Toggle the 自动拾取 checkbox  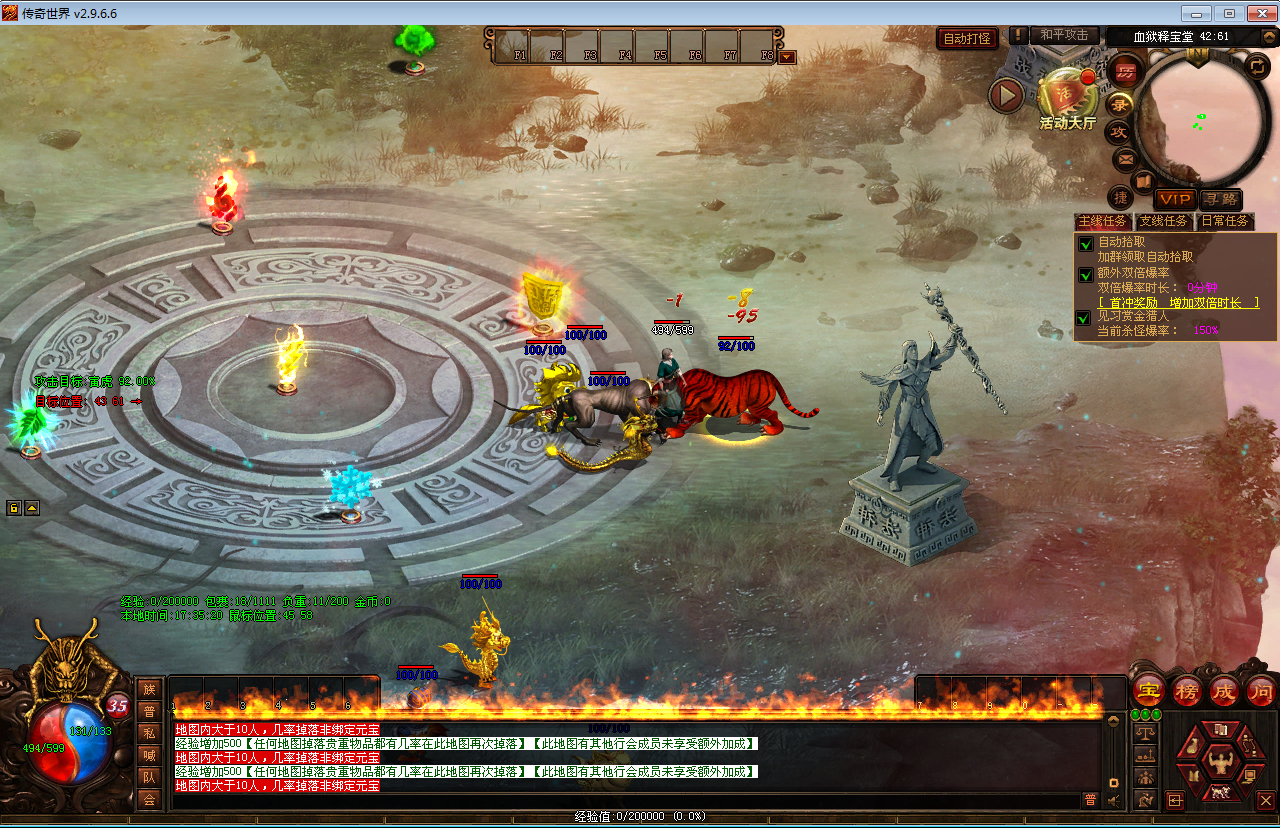pos(1085,243)
